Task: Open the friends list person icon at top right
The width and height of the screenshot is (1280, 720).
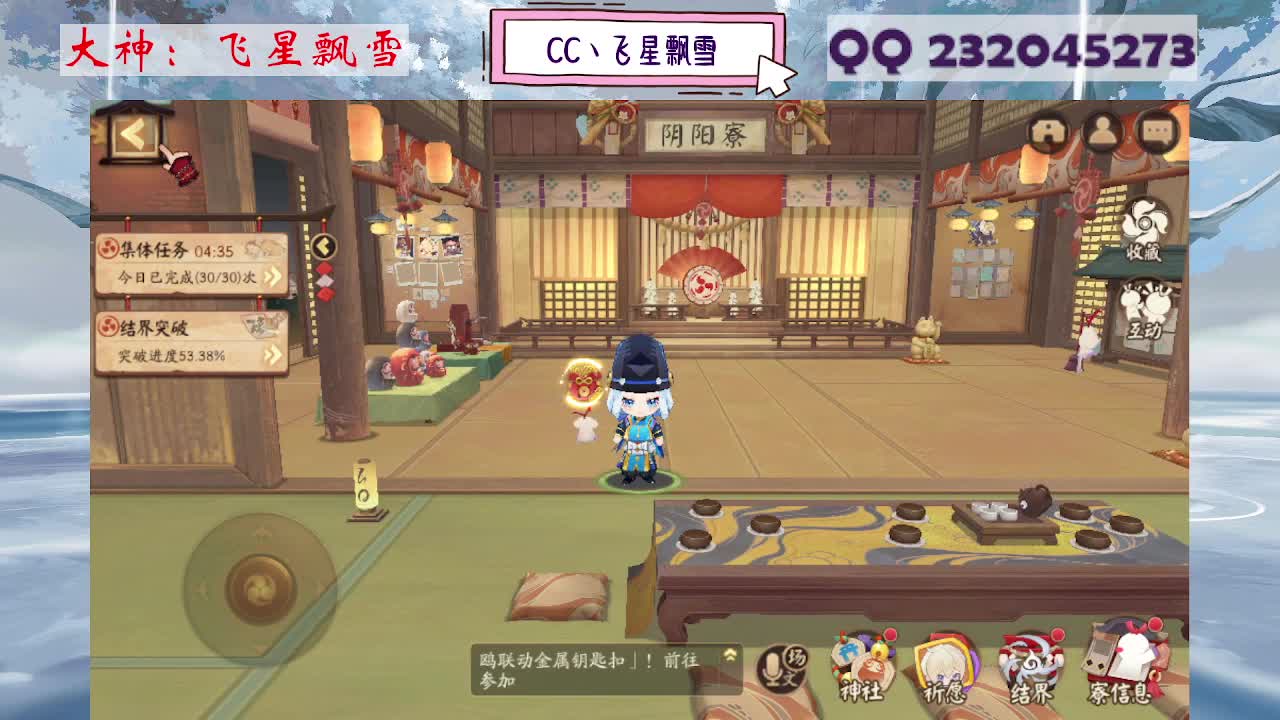Action: [1101, 129]
